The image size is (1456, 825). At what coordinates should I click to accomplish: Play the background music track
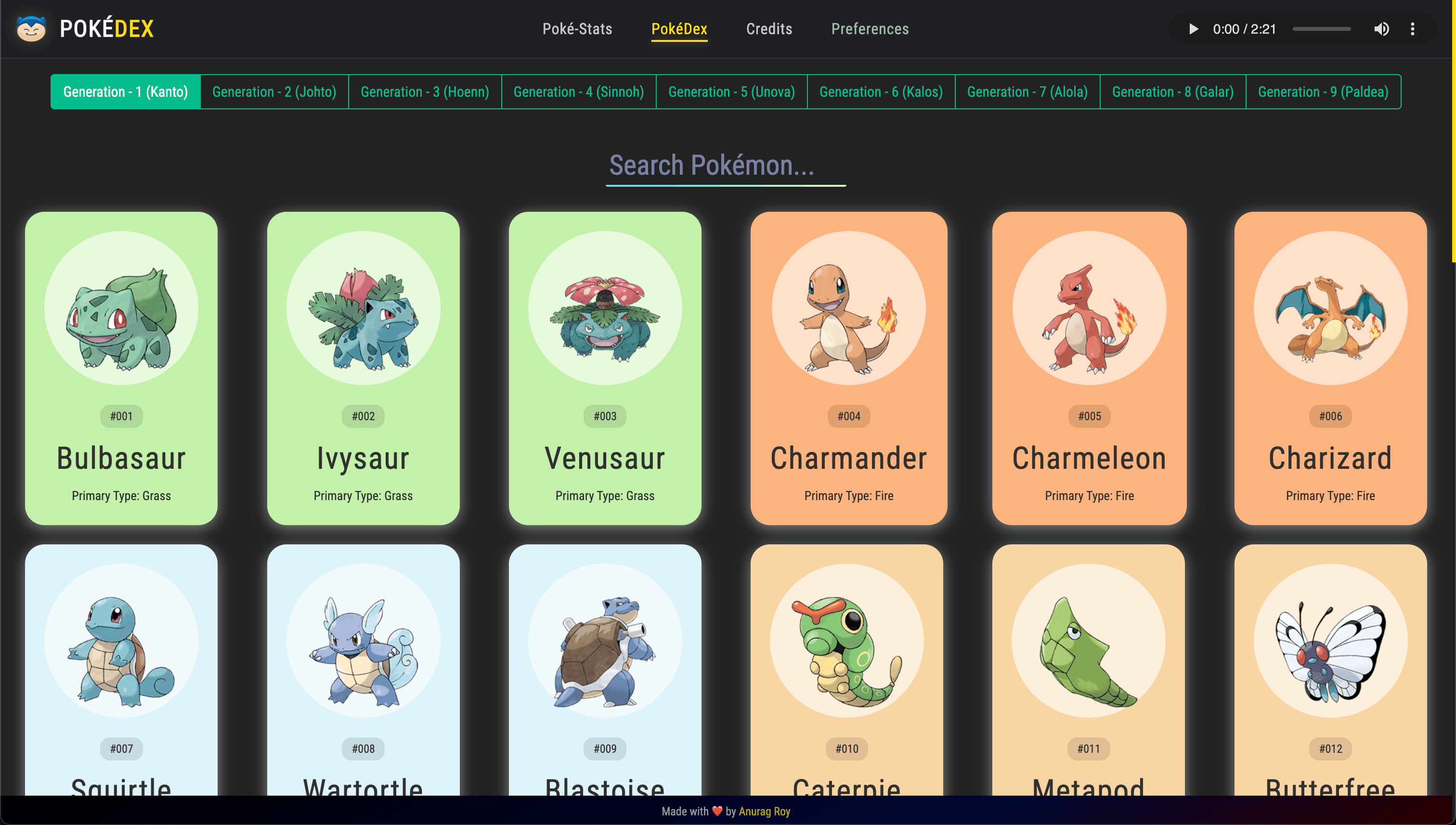tap(1193, 29)
